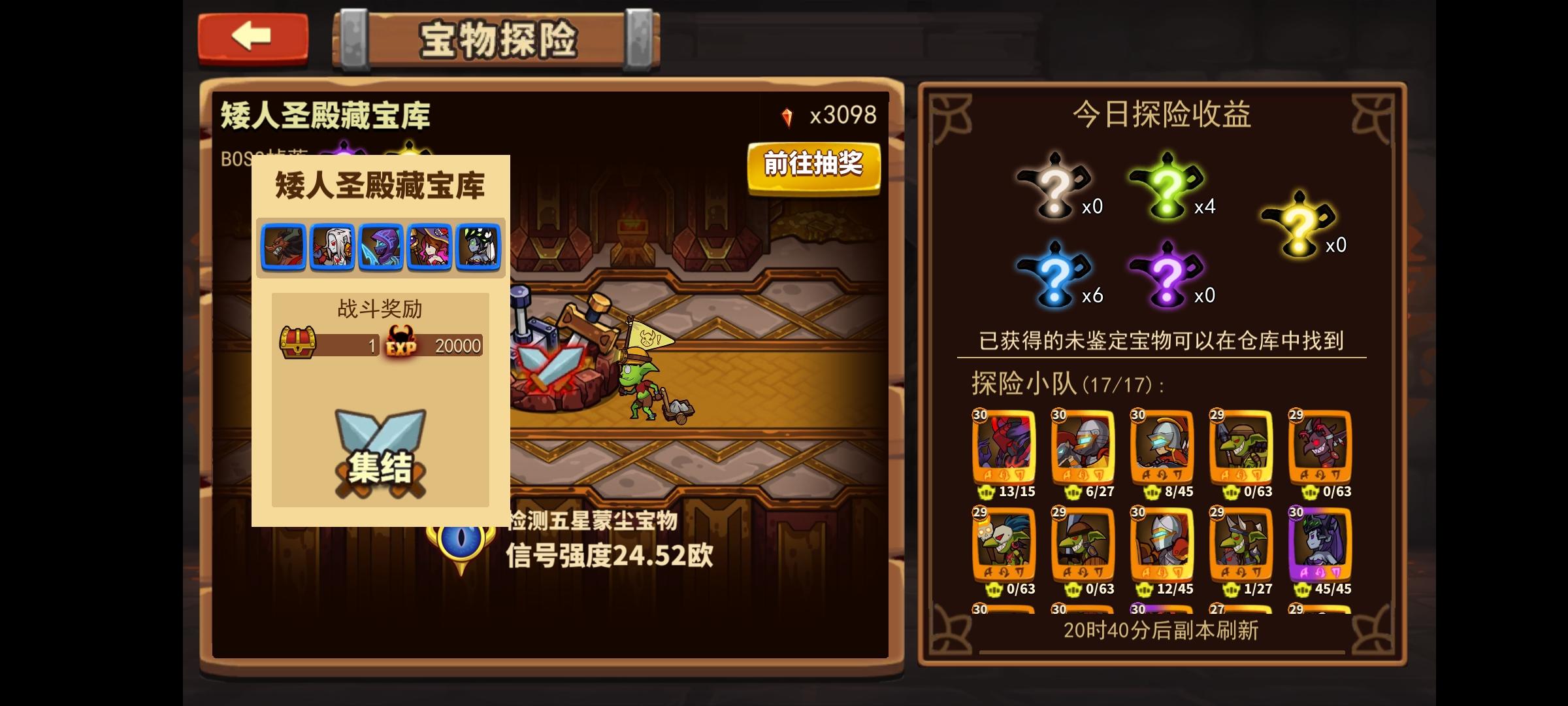Open the treasure chest reward icon
1568x706 pixels.
(297, 343)
